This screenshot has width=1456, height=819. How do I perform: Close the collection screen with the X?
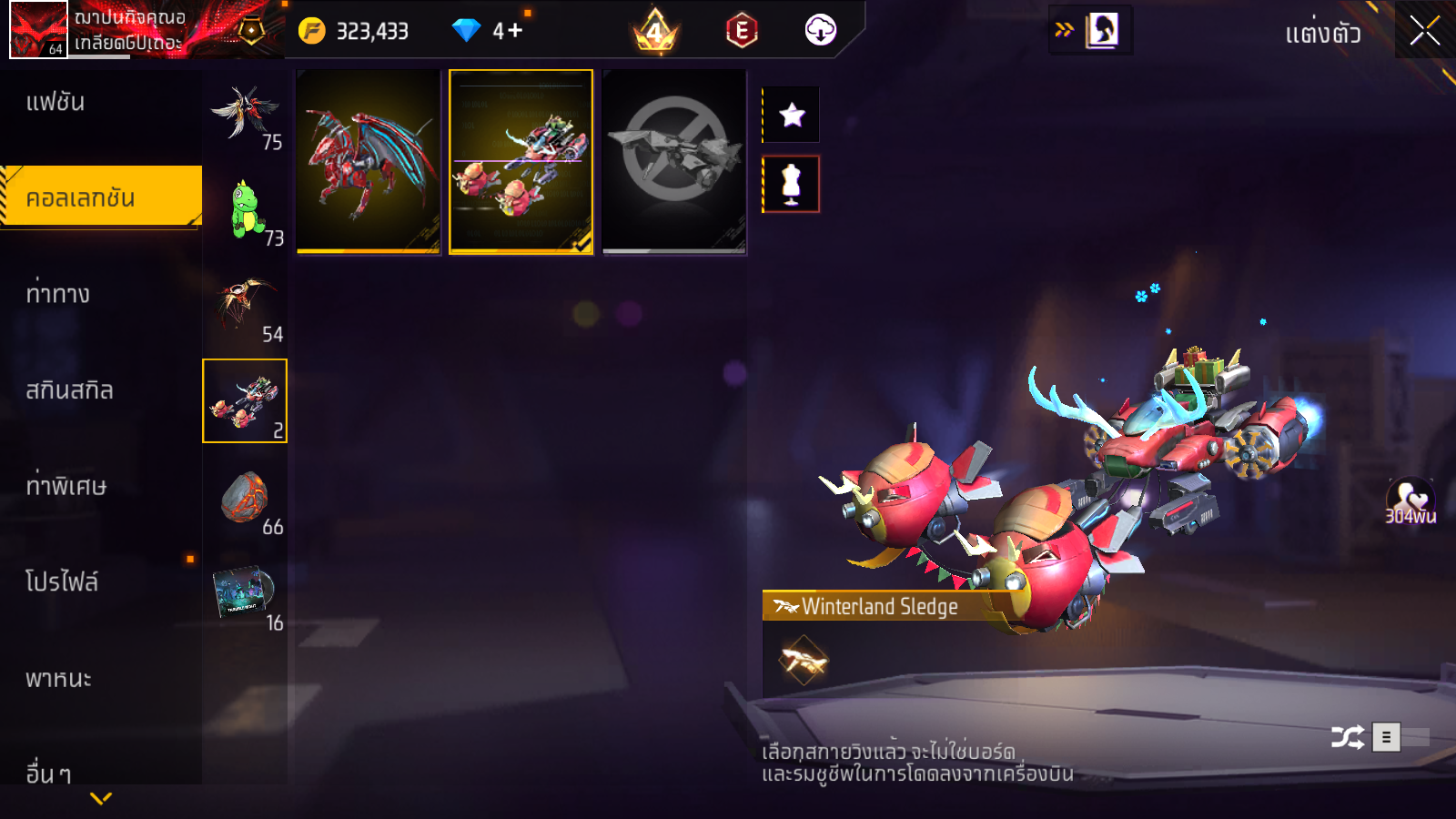[x=1424, y=31]
